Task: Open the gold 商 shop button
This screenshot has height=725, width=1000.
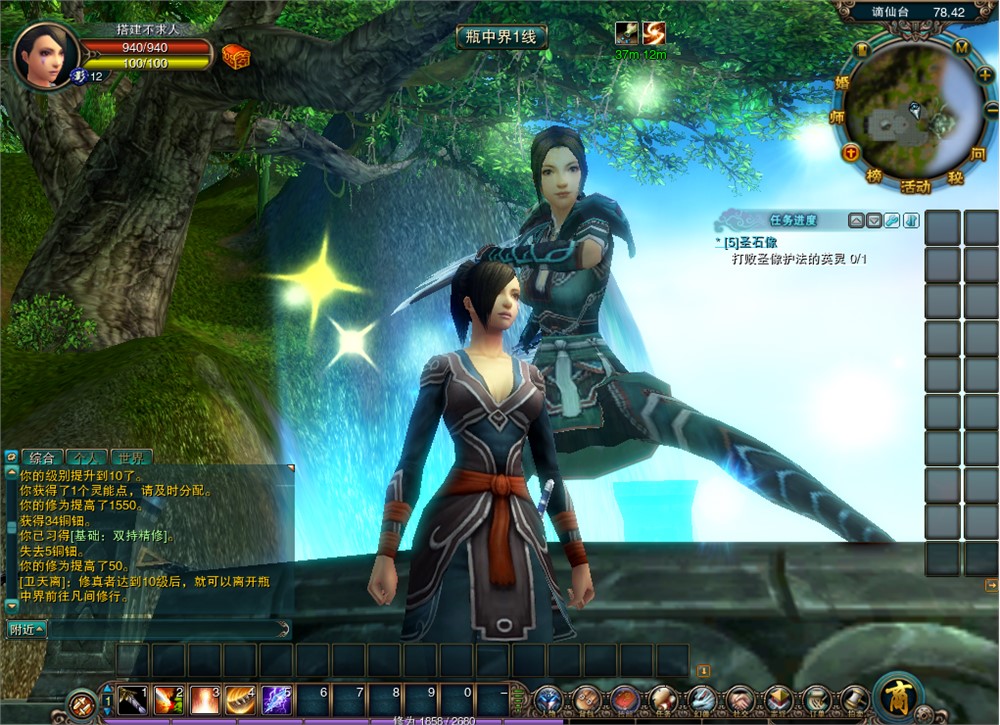Action: coord(897,697)
